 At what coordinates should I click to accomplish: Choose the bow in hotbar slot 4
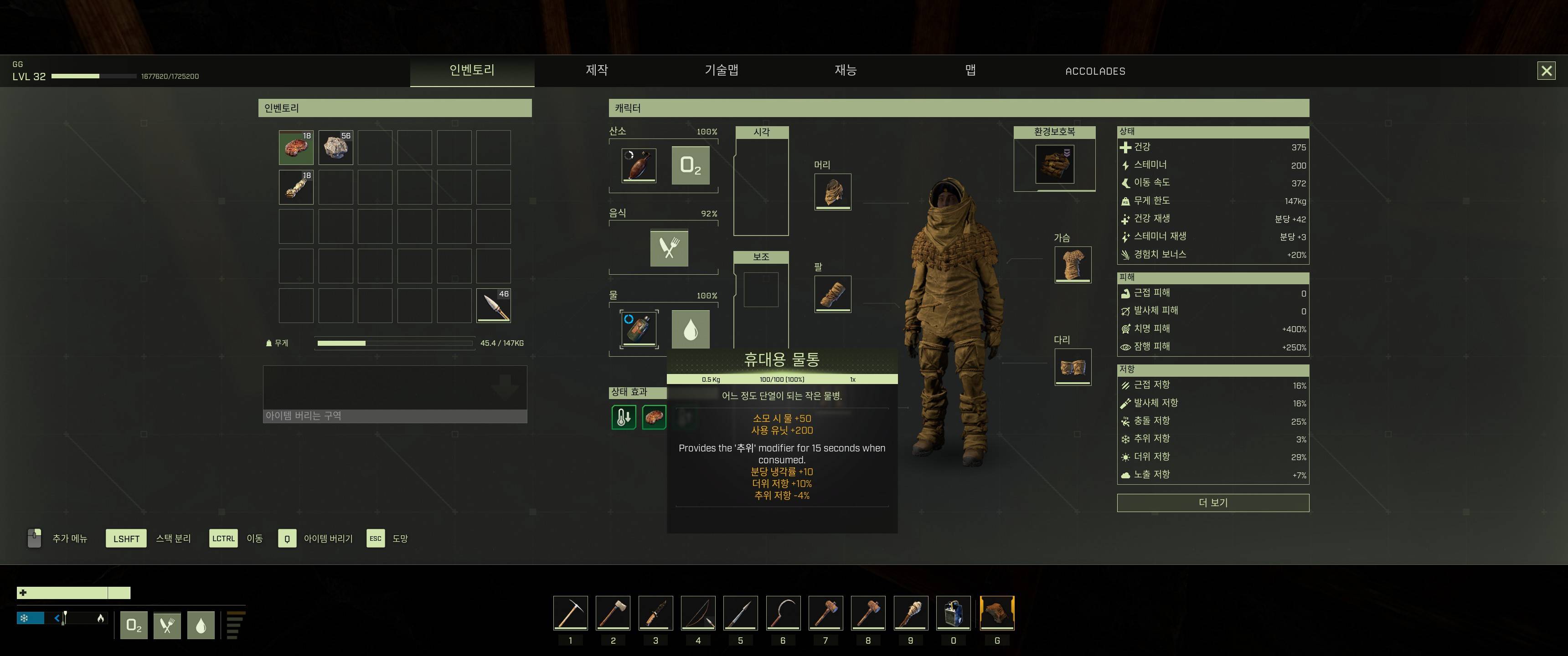pyautogui.click(x=698, y=613)
